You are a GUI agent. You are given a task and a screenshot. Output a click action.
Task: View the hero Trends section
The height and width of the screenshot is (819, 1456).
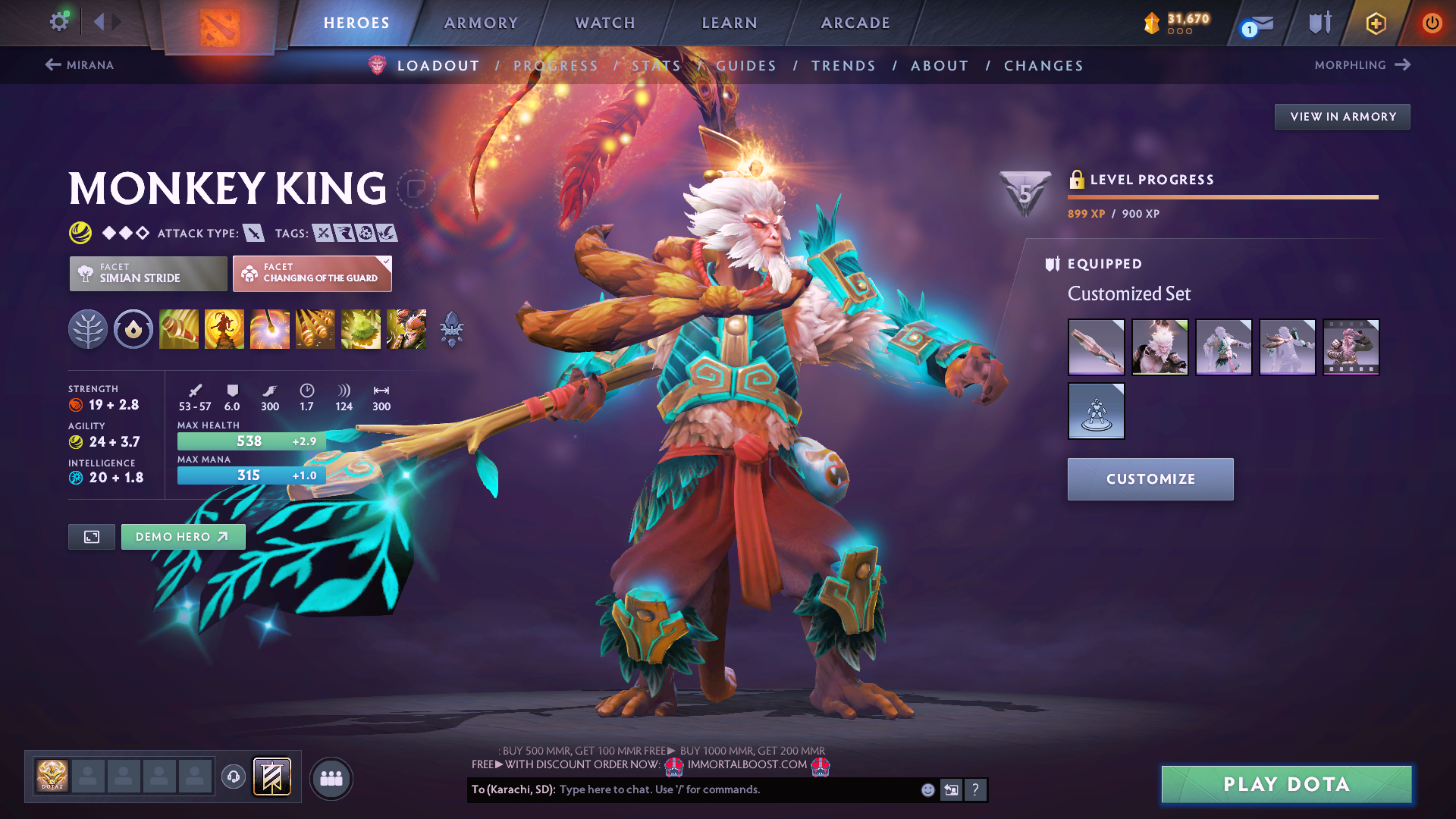tap(843, 66)
